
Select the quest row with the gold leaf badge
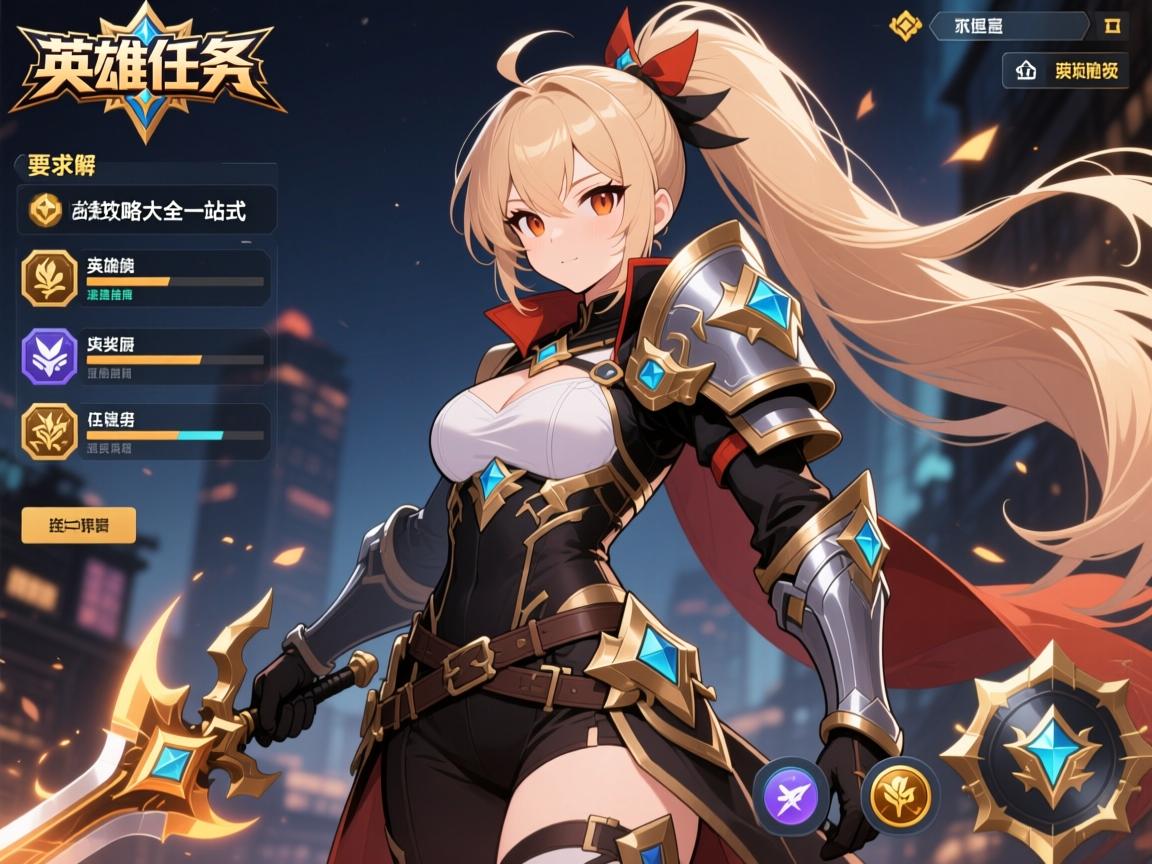click(145, 277)
